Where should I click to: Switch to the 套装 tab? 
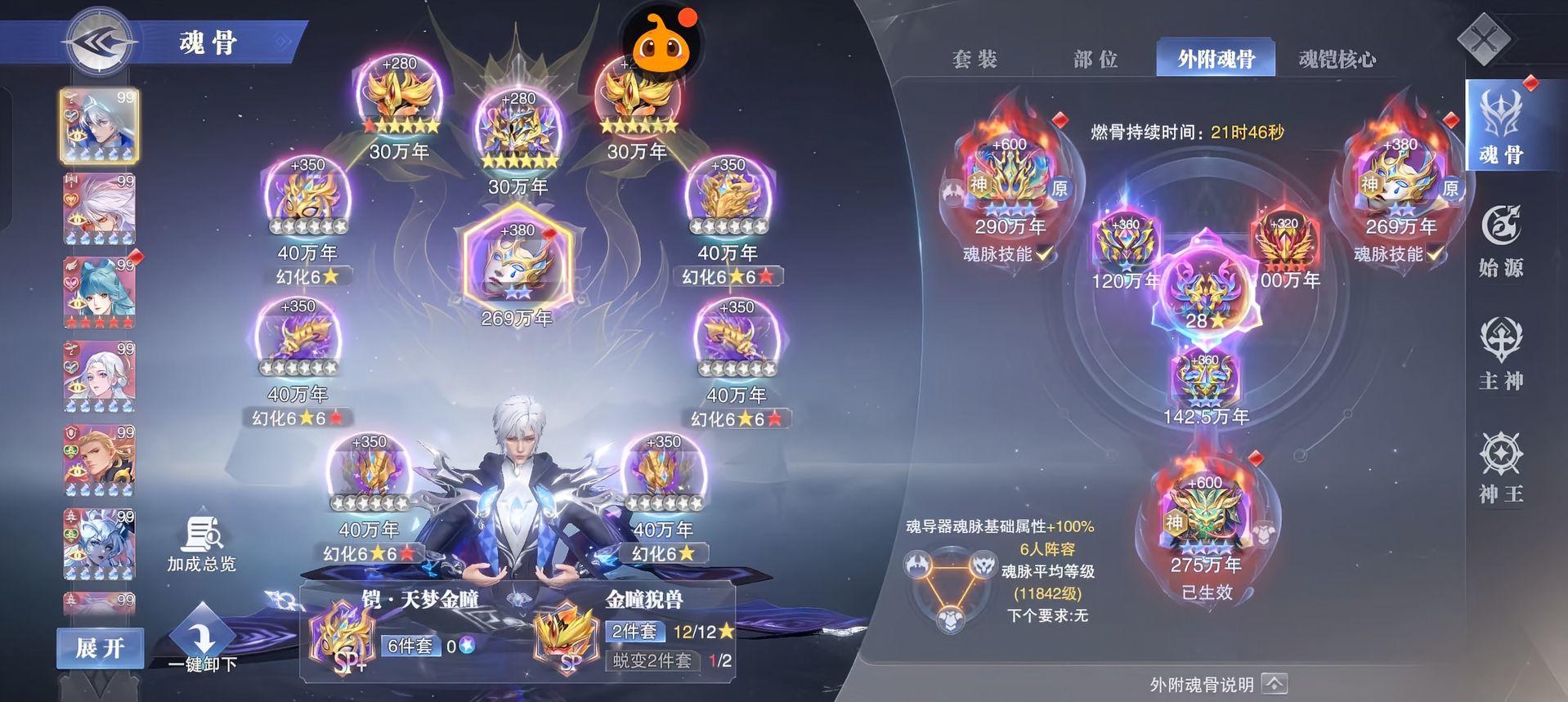[974, 59]
